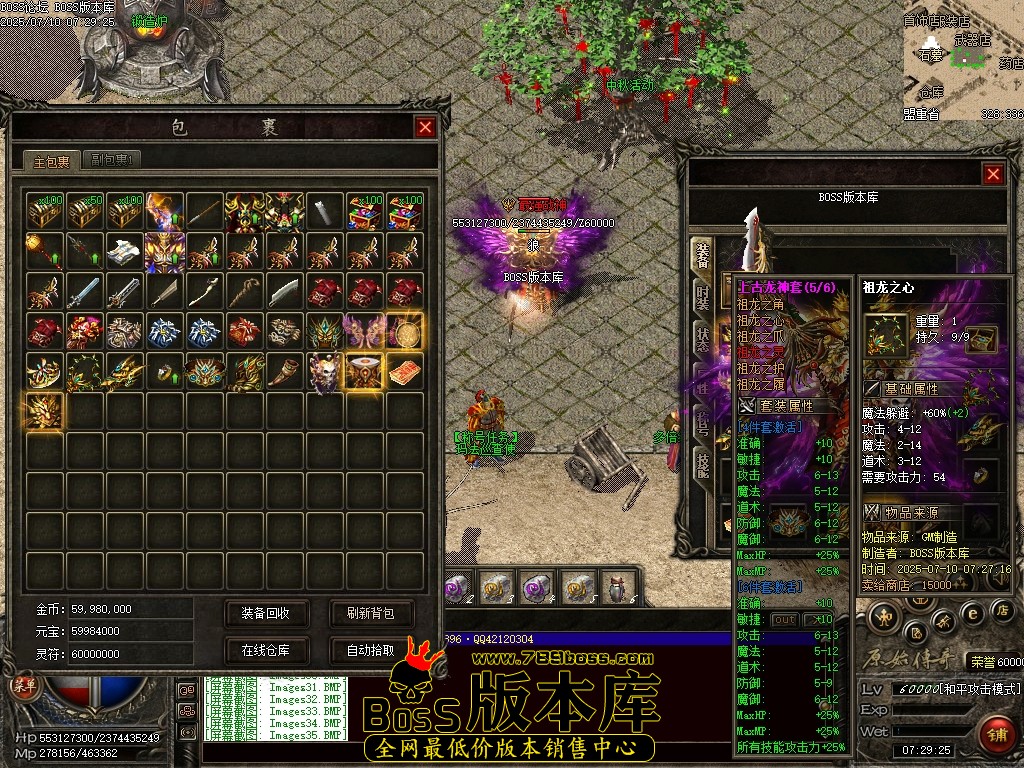Click the 装备回收 button
This screenshot has height=768, width=1024.
(265, 613)
